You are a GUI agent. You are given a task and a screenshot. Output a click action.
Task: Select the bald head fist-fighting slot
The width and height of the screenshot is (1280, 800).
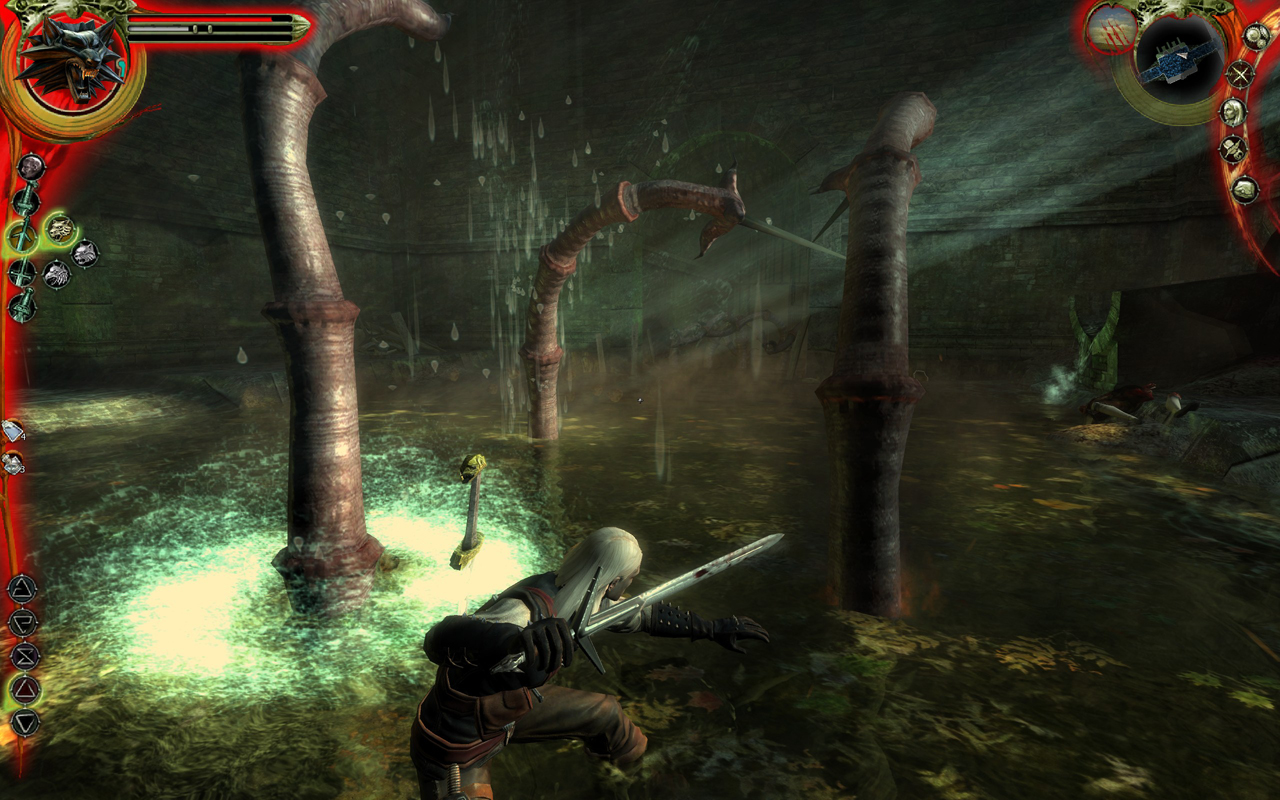31,166
